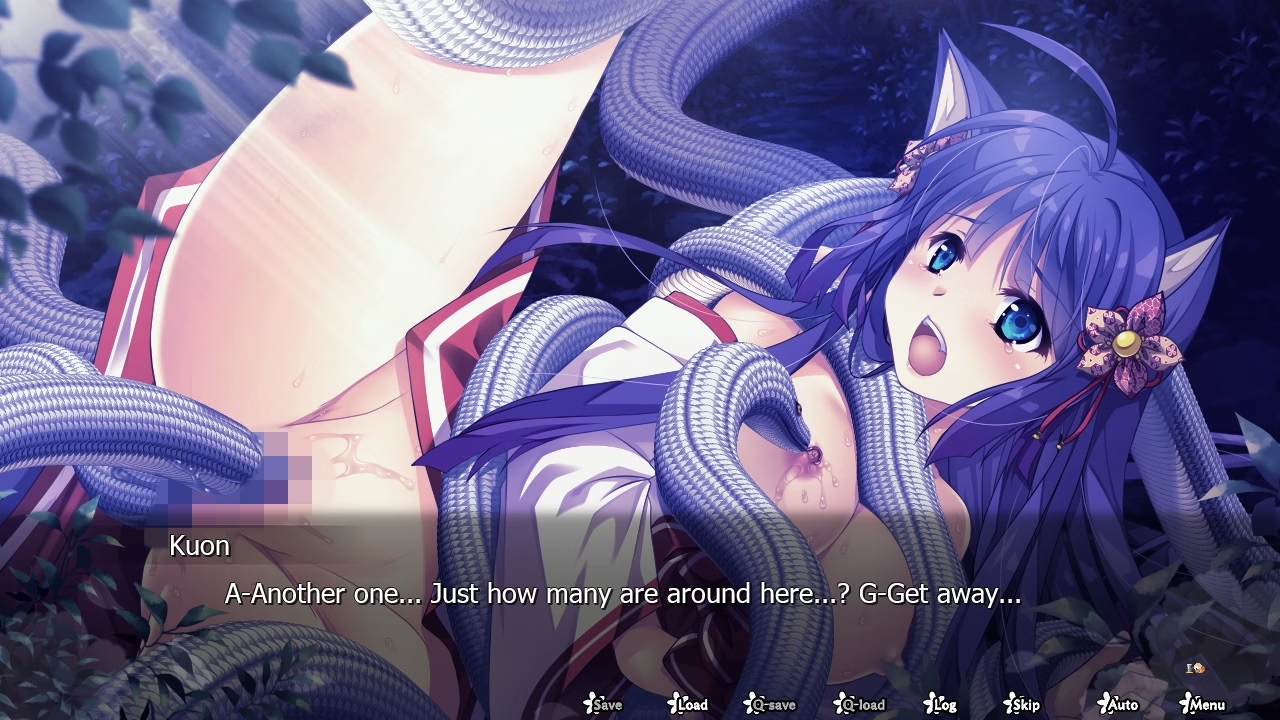Image resolution: width=1280 pixels, height=720 pixels.
Task: Quick load with Q-load
Action: click(860, 704)
